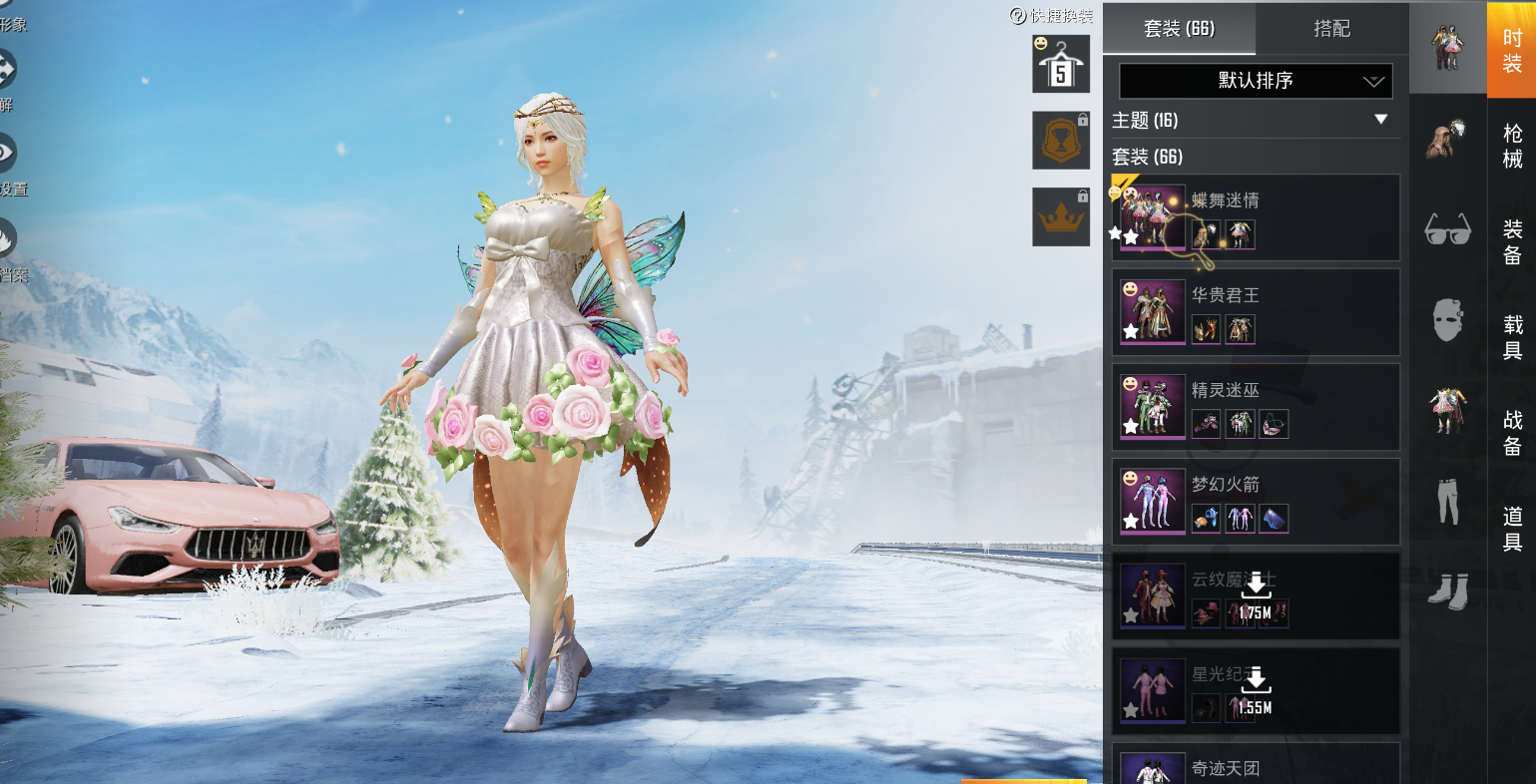Select the 精灵迷巫 outfit set
Screen dimensions: 1536x784
(x=1256, y=407)
